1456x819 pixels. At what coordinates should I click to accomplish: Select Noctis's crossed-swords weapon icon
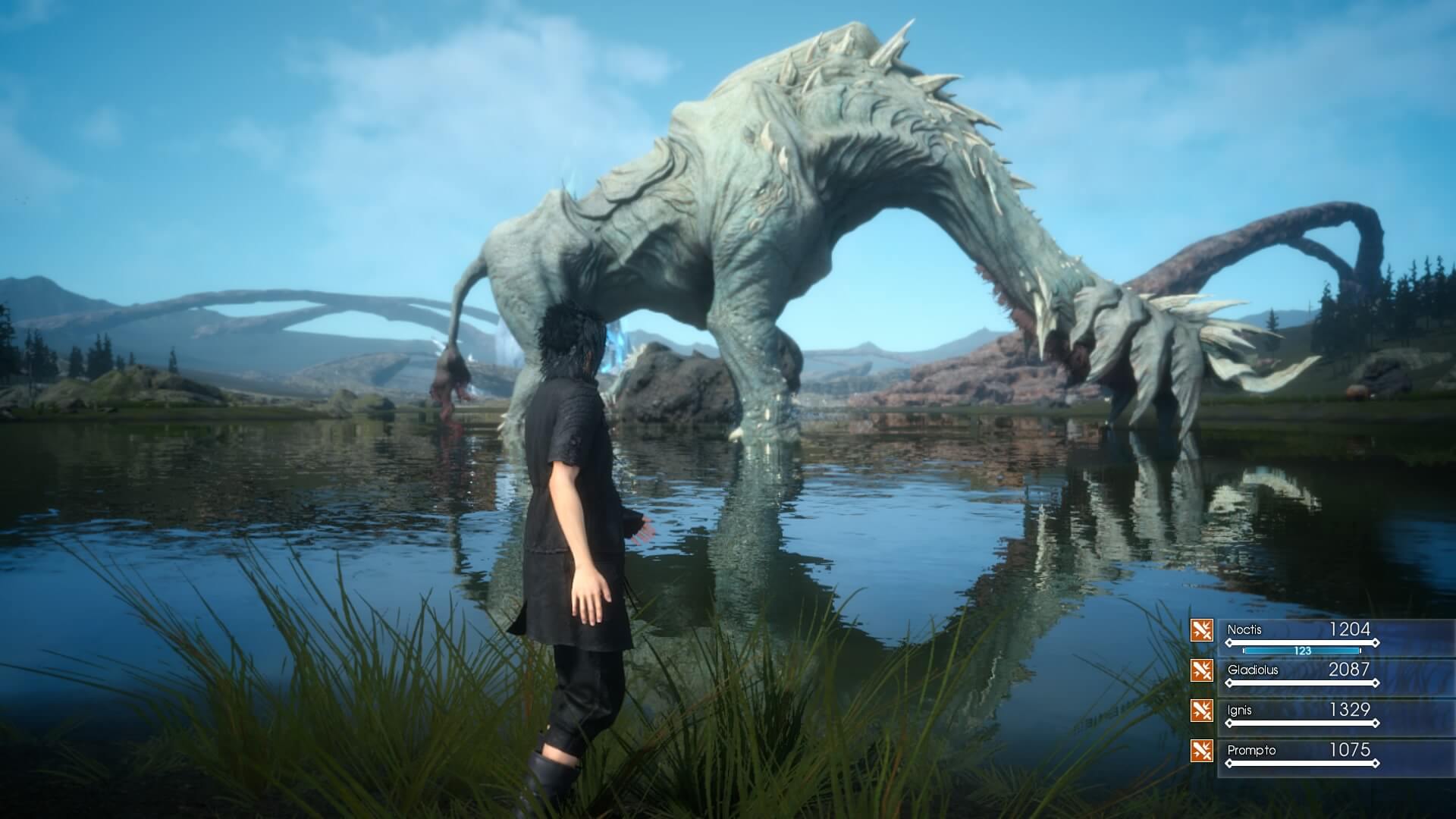coord(1202,631)
